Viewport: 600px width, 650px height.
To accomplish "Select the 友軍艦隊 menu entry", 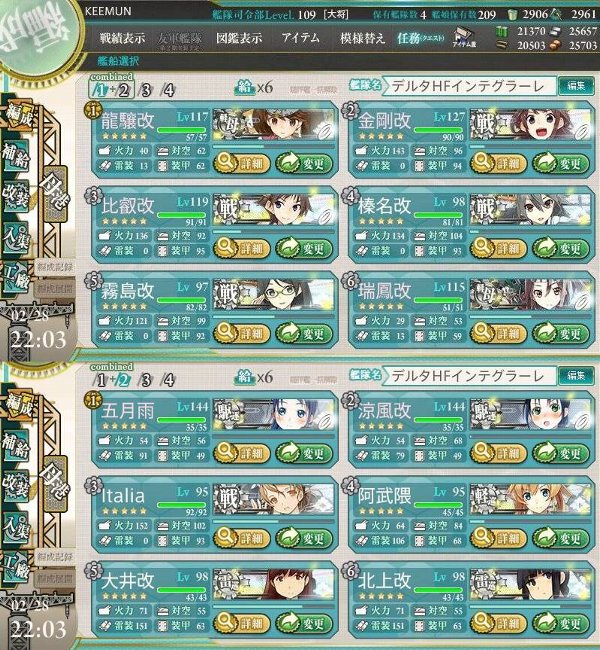I will (182, 39).
